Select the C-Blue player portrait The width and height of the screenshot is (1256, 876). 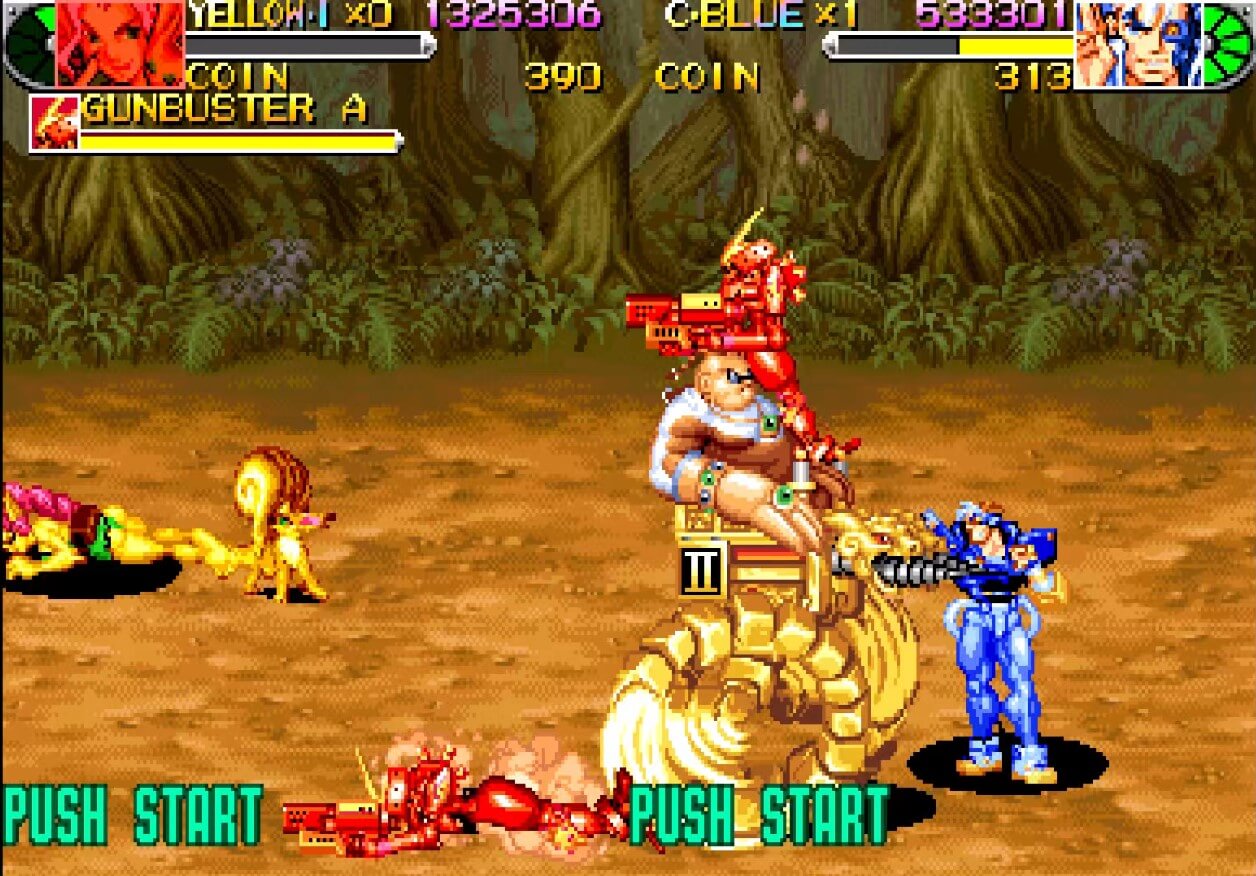(1138, 44)
